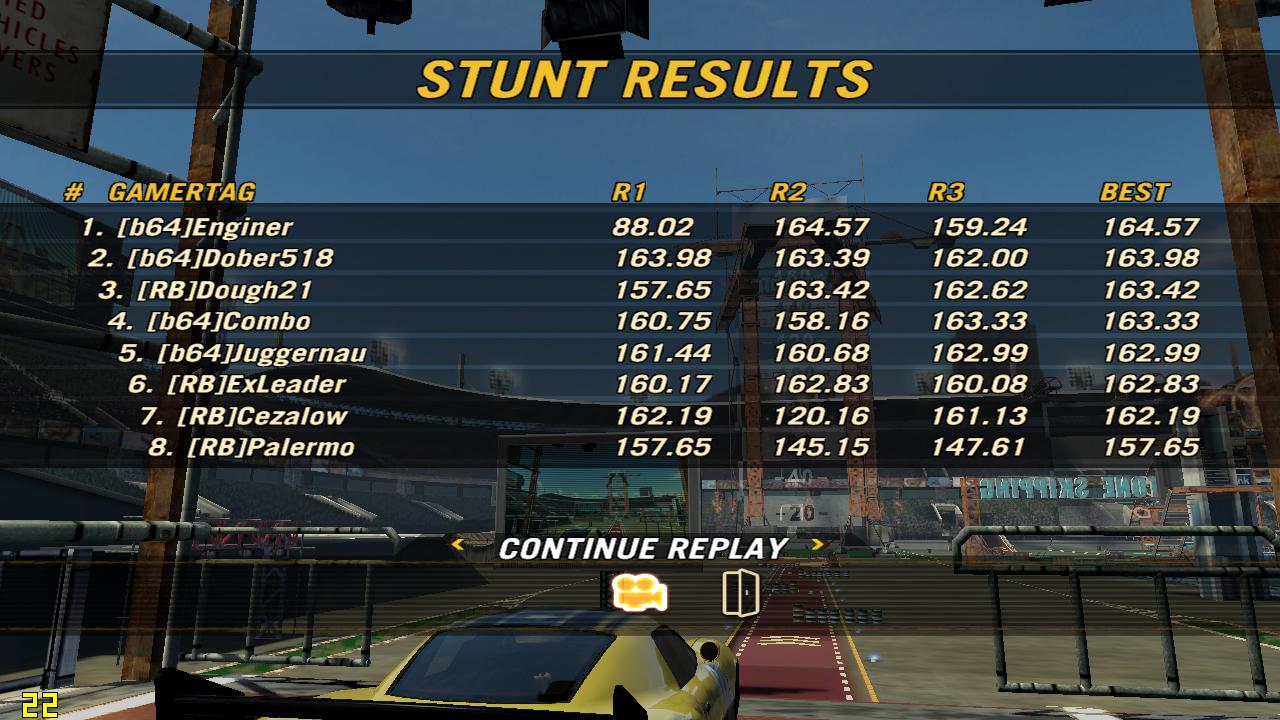The height and width of the screenshot is (720, 1280).
Task: Activate the Continue Replay option
Action: click(643, 548)
